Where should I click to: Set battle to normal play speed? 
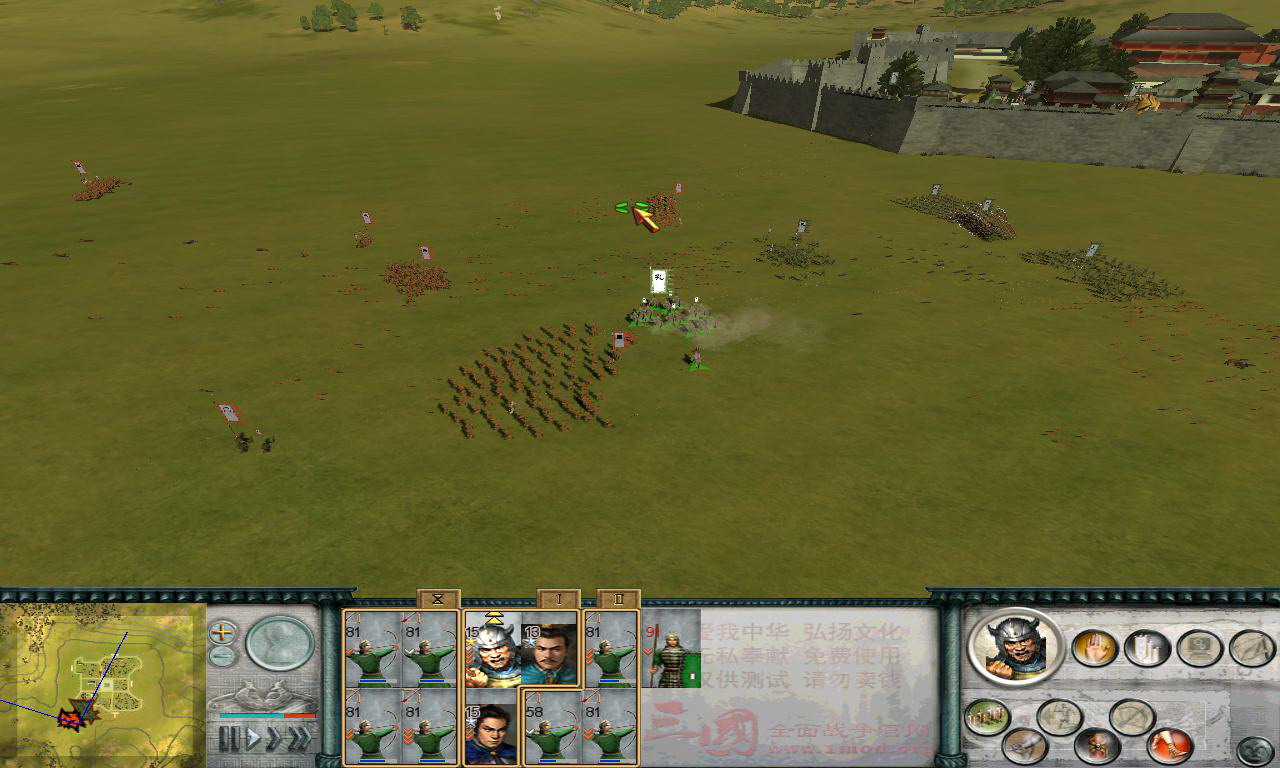253,740
